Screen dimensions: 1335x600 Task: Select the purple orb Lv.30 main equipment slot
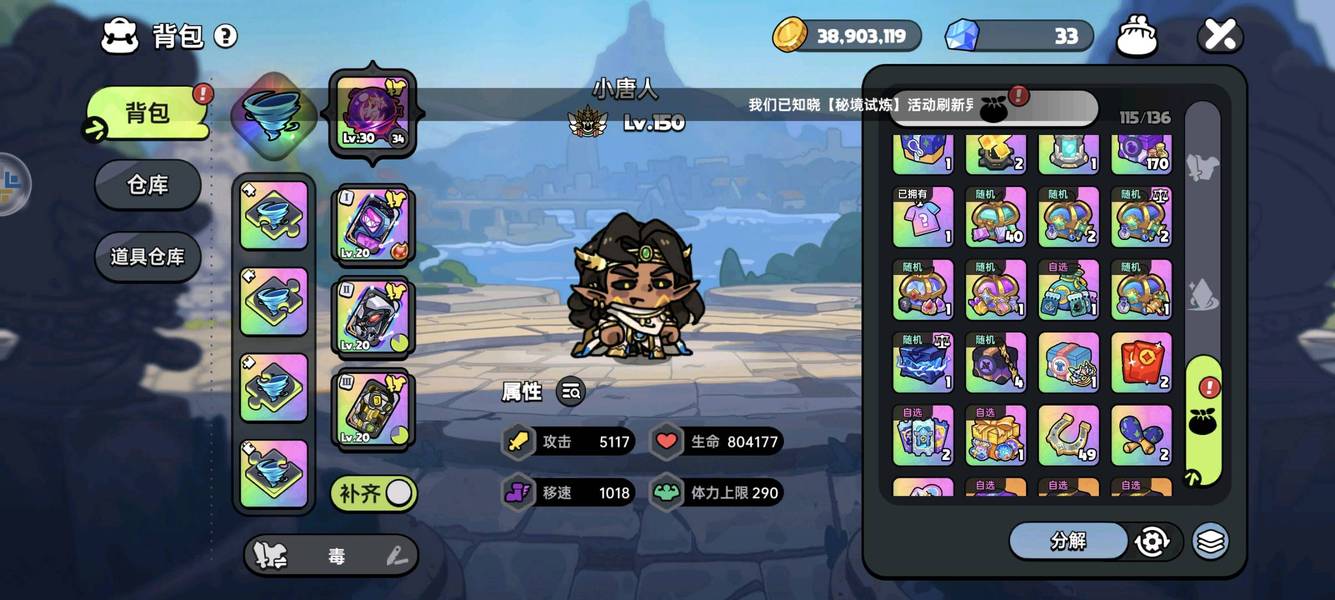click(x=372, y=112)
